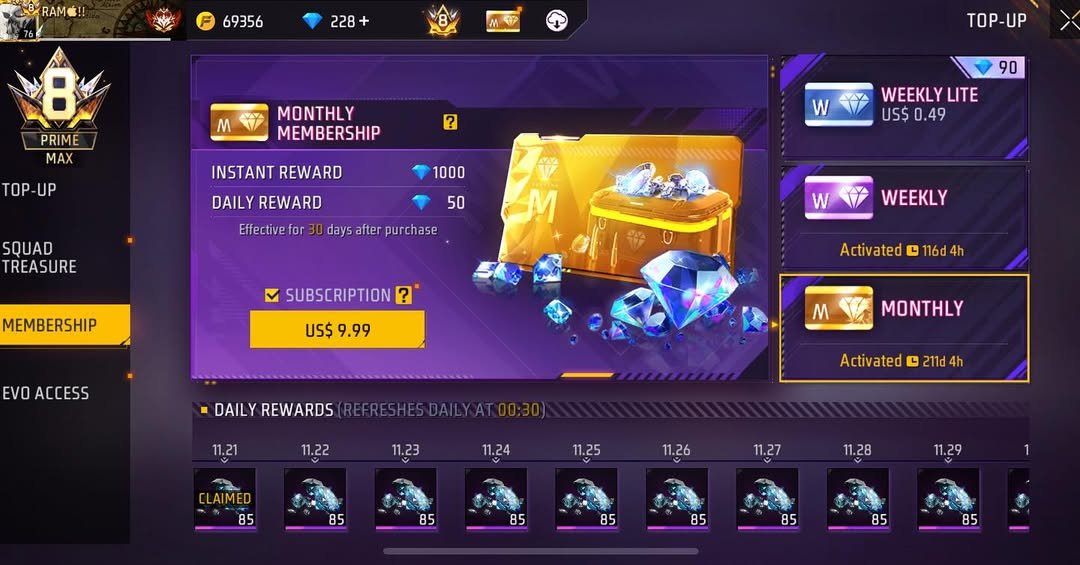Add diamonds with the plus button
The image size is (1080, 565).
tap(363, 21)
